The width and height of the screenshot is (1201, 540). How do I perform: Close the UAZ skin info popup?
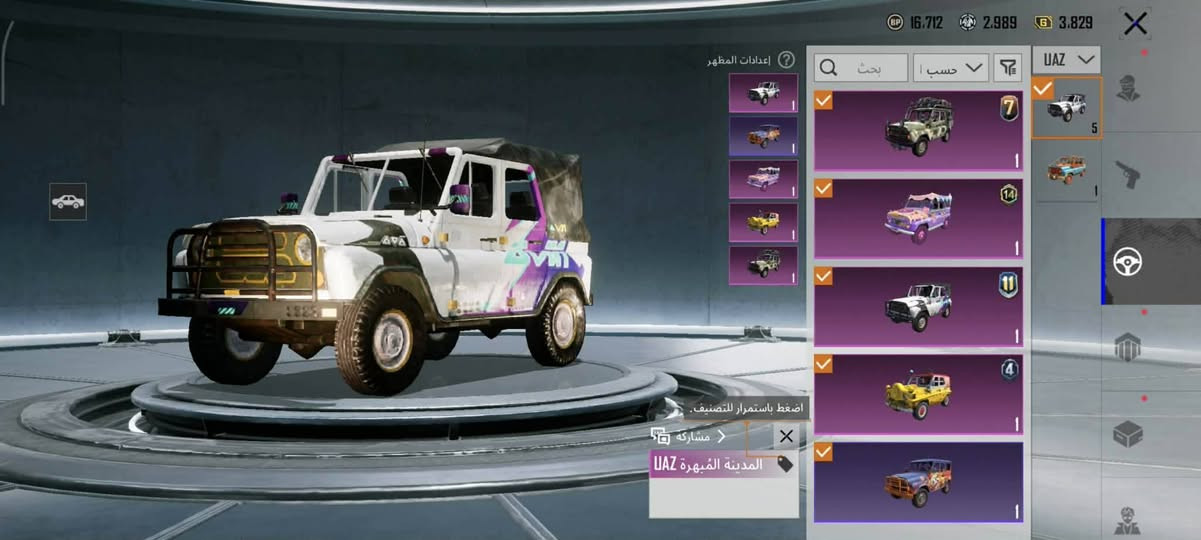786,436
